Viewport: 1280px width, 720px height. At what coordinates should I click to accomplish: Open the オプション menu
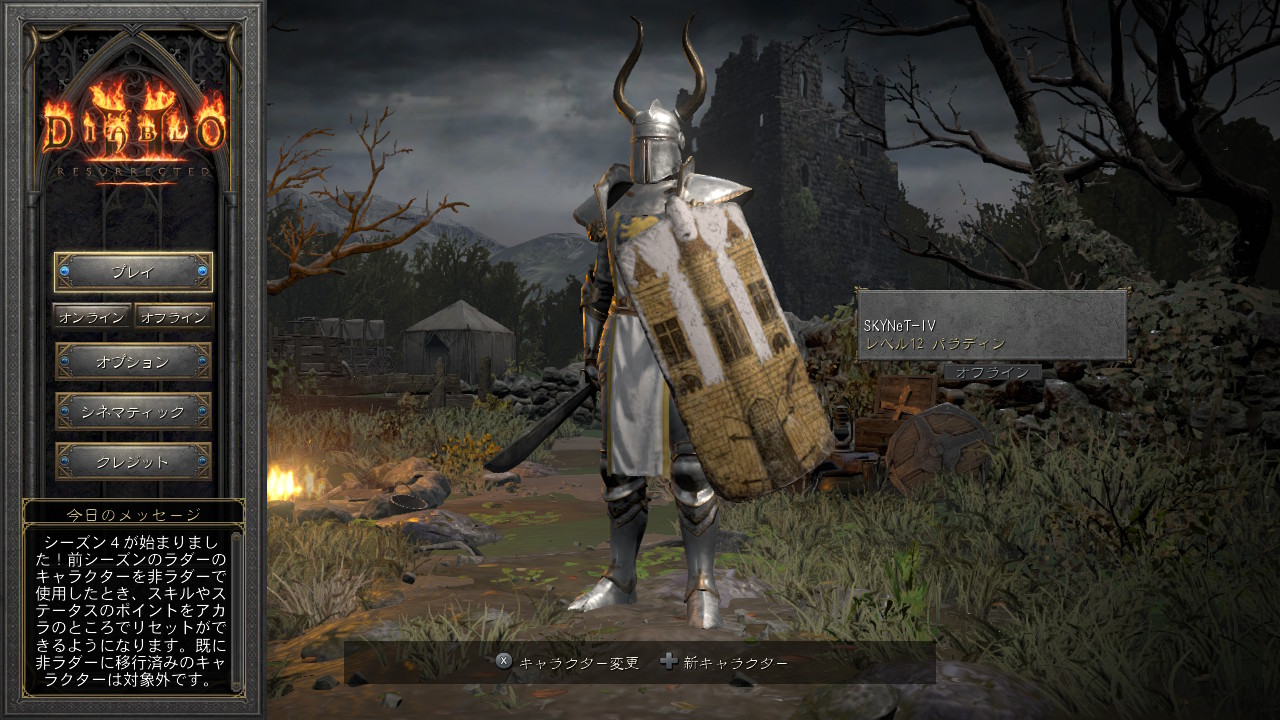tap(133, 362)
